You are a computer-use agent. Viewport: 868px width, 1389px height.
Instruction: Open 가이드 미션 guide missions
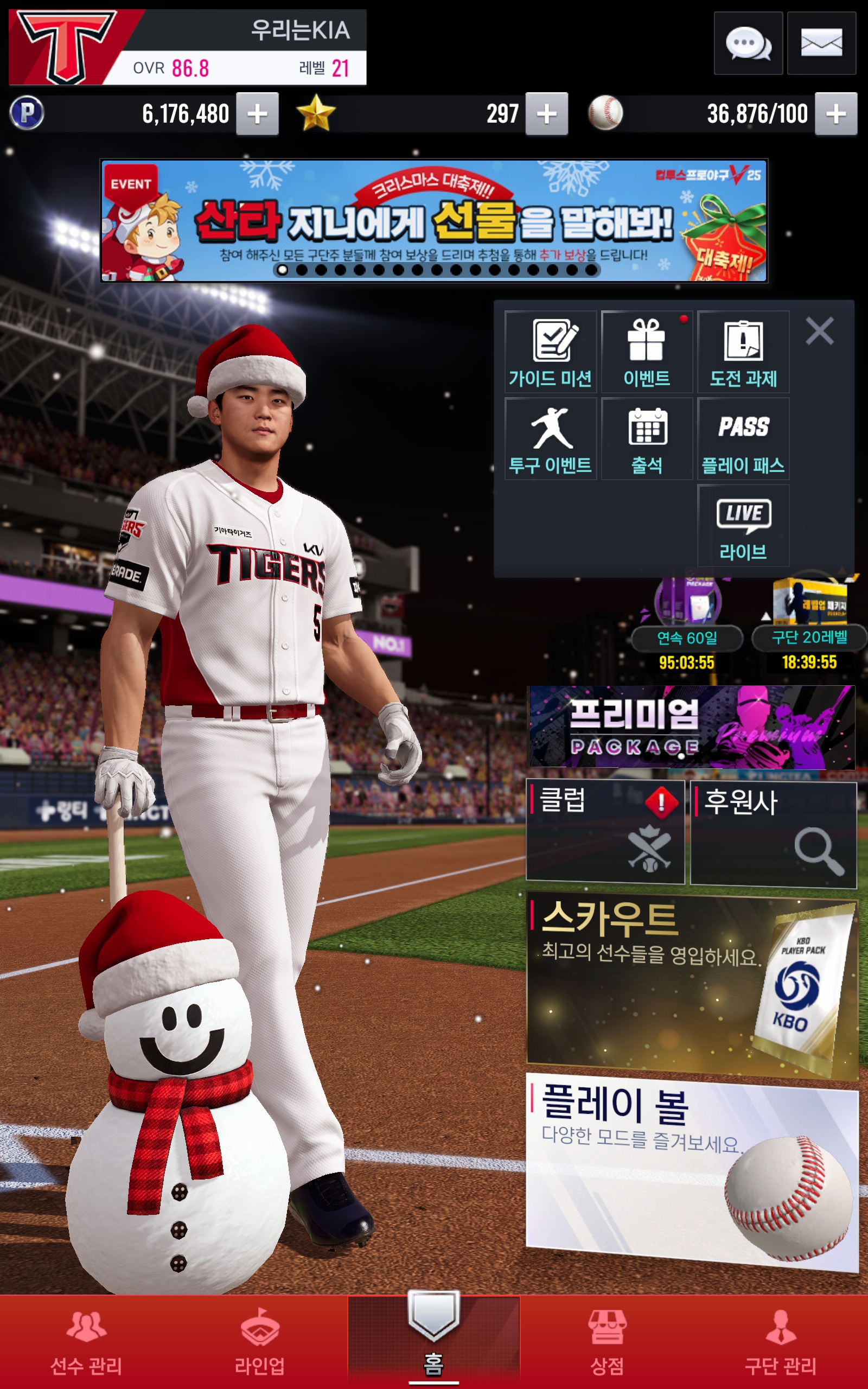(551, 352)
